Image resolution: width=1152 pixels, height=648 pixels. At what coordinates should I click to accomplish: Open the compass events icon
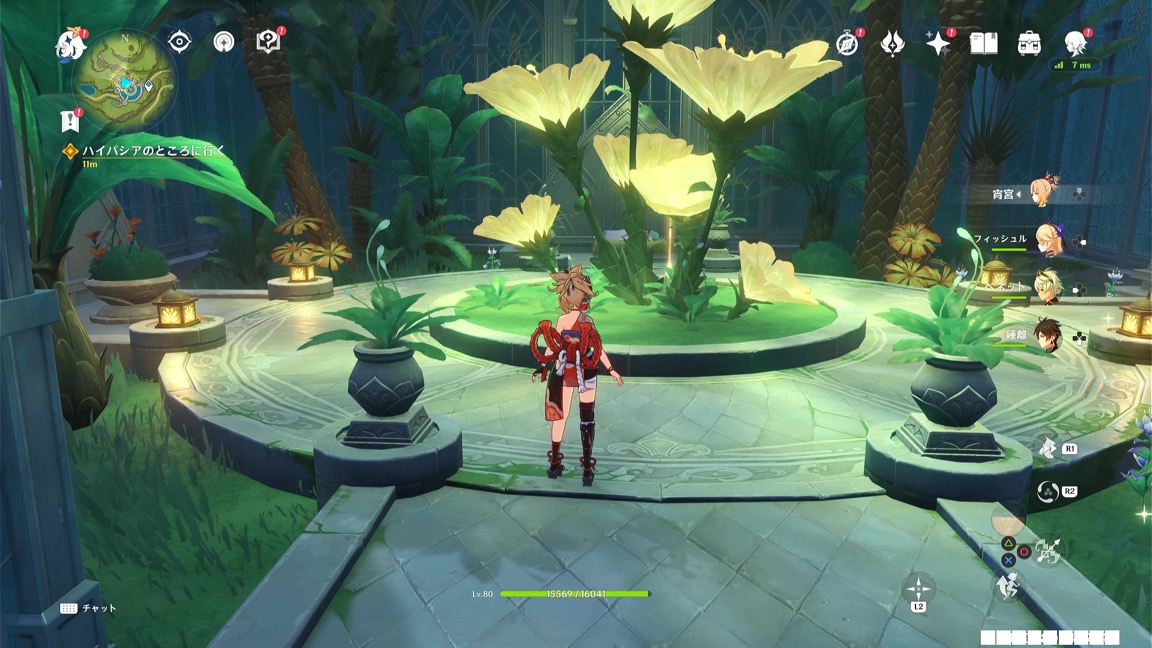[847, 43]
